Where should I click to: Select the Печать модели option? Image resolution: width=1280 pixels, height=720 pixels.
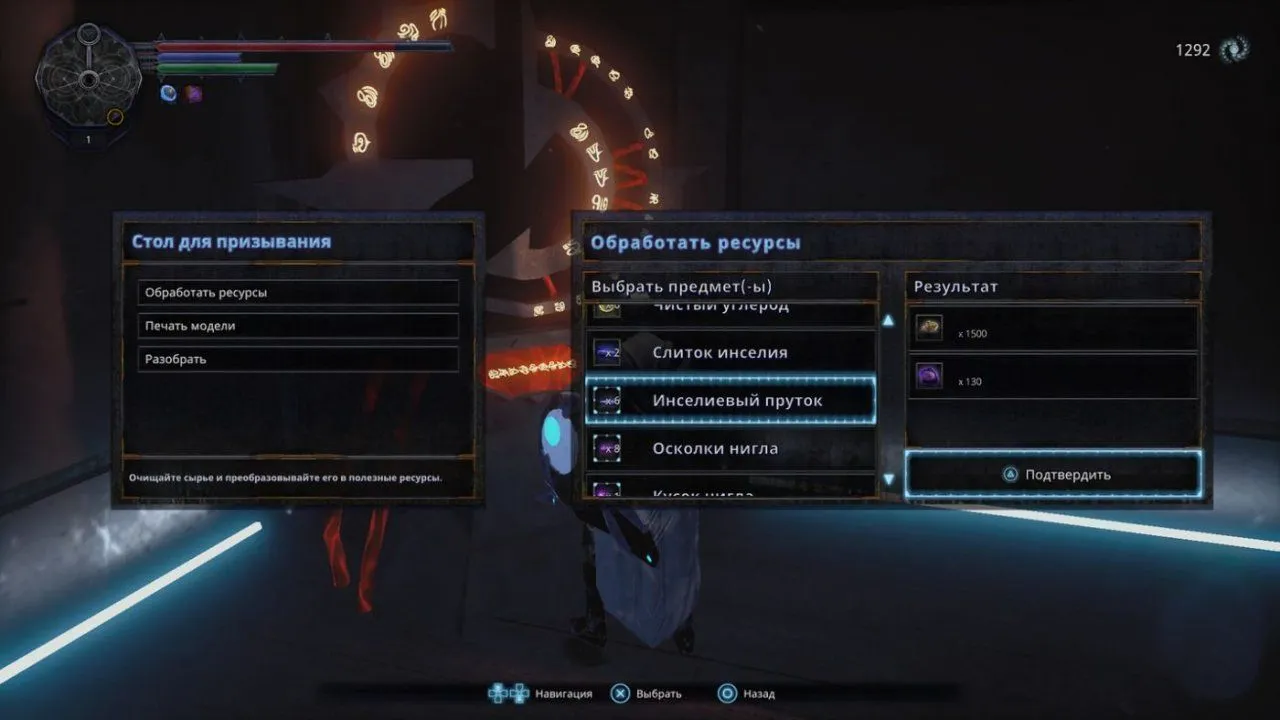[x=297, y=326]
